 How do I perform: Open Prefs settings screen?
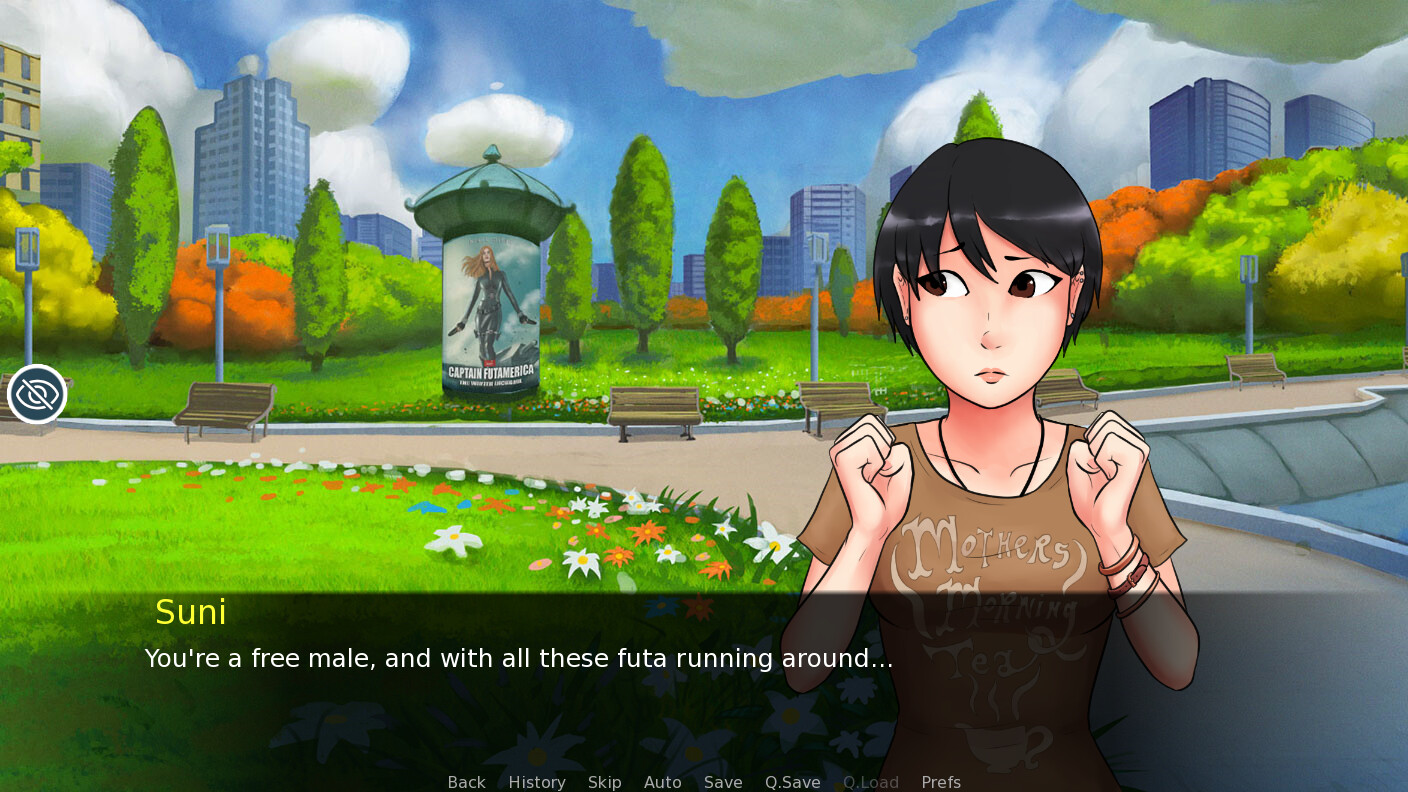coord(941,782)
